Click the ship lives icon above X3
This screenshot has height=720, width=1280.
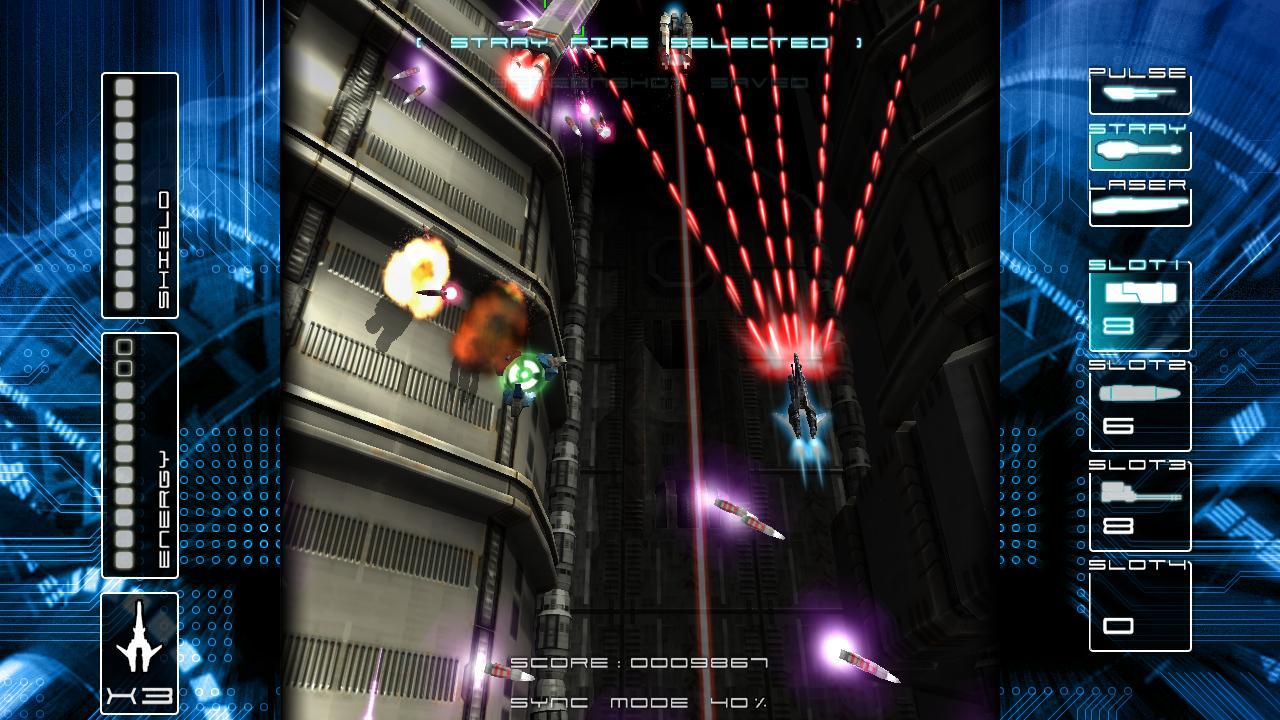[x=138, y=640]
